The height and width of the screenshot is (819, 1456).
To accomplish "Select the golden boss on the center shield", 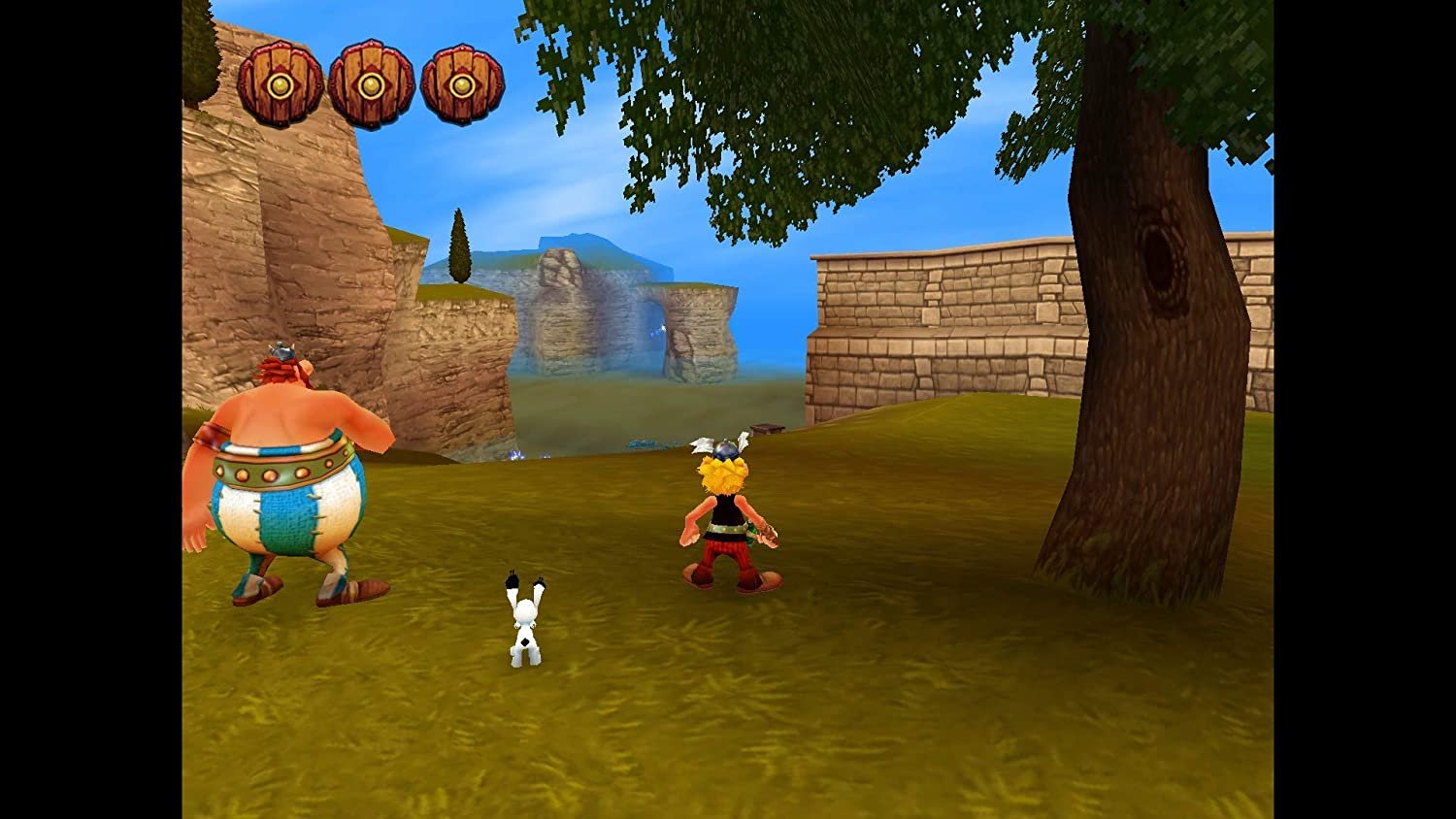I will [x=372, y=87].
